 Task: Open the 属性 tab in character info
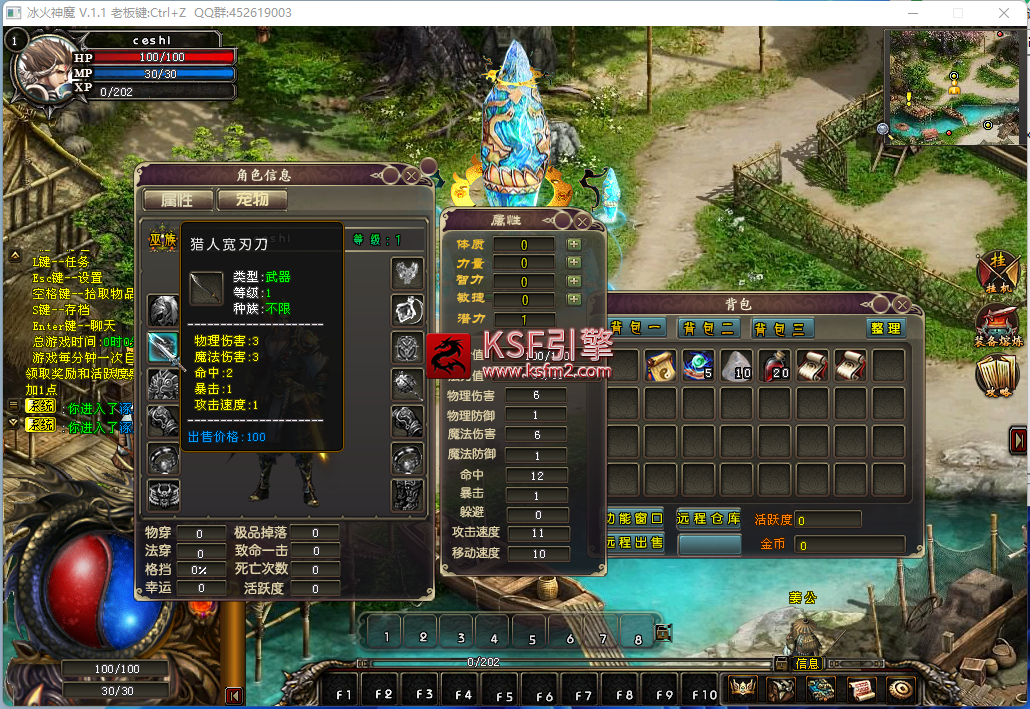click(x=178, y=199)
